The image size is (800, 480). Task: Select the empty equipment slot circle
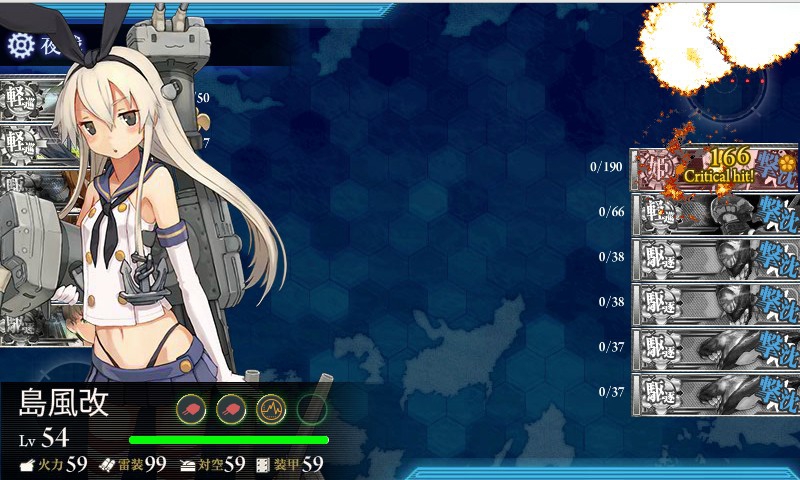point(311,408)
